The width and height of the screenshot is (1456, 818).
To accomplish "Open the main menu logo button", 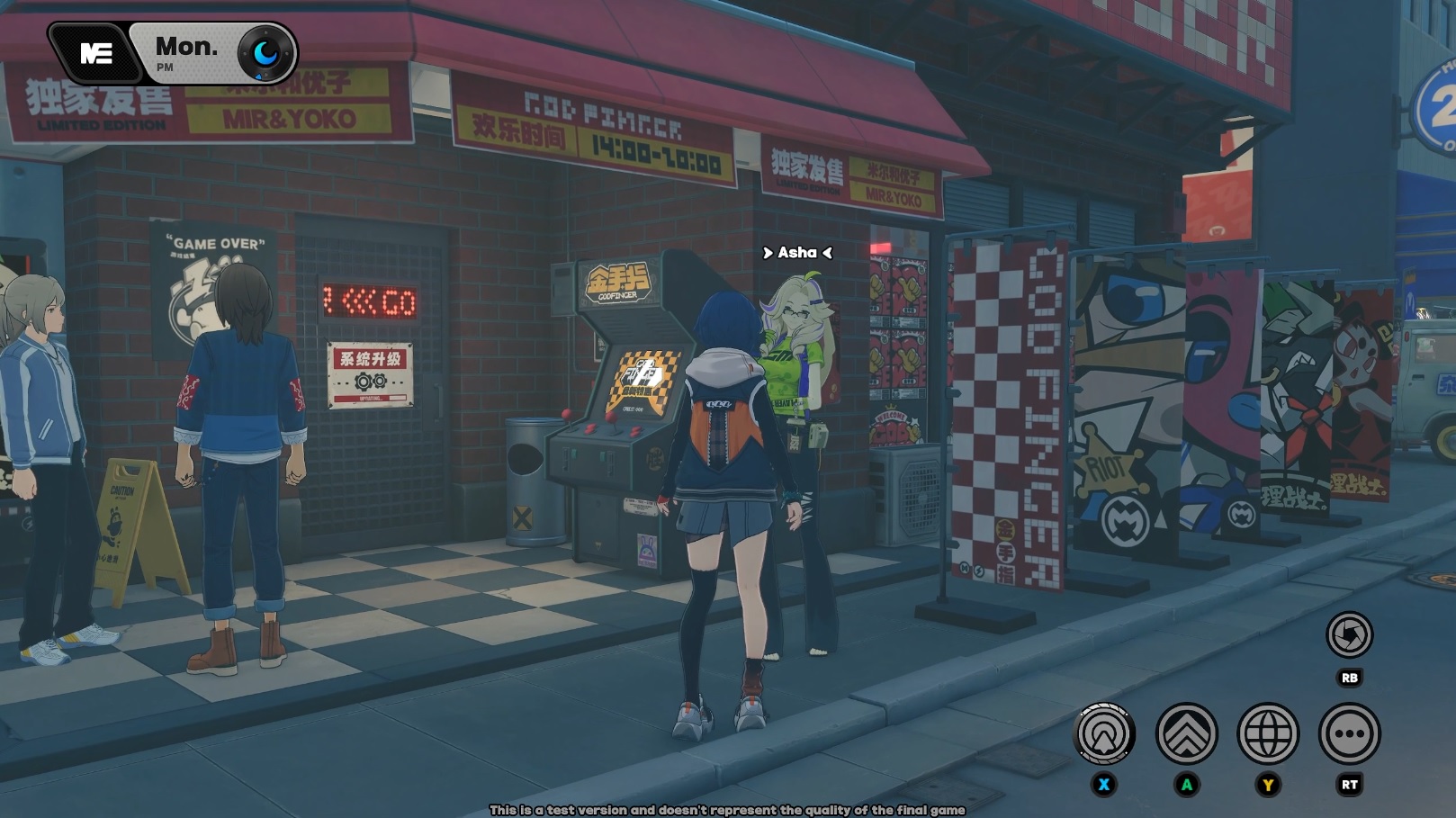I will (x=95, y=54).
